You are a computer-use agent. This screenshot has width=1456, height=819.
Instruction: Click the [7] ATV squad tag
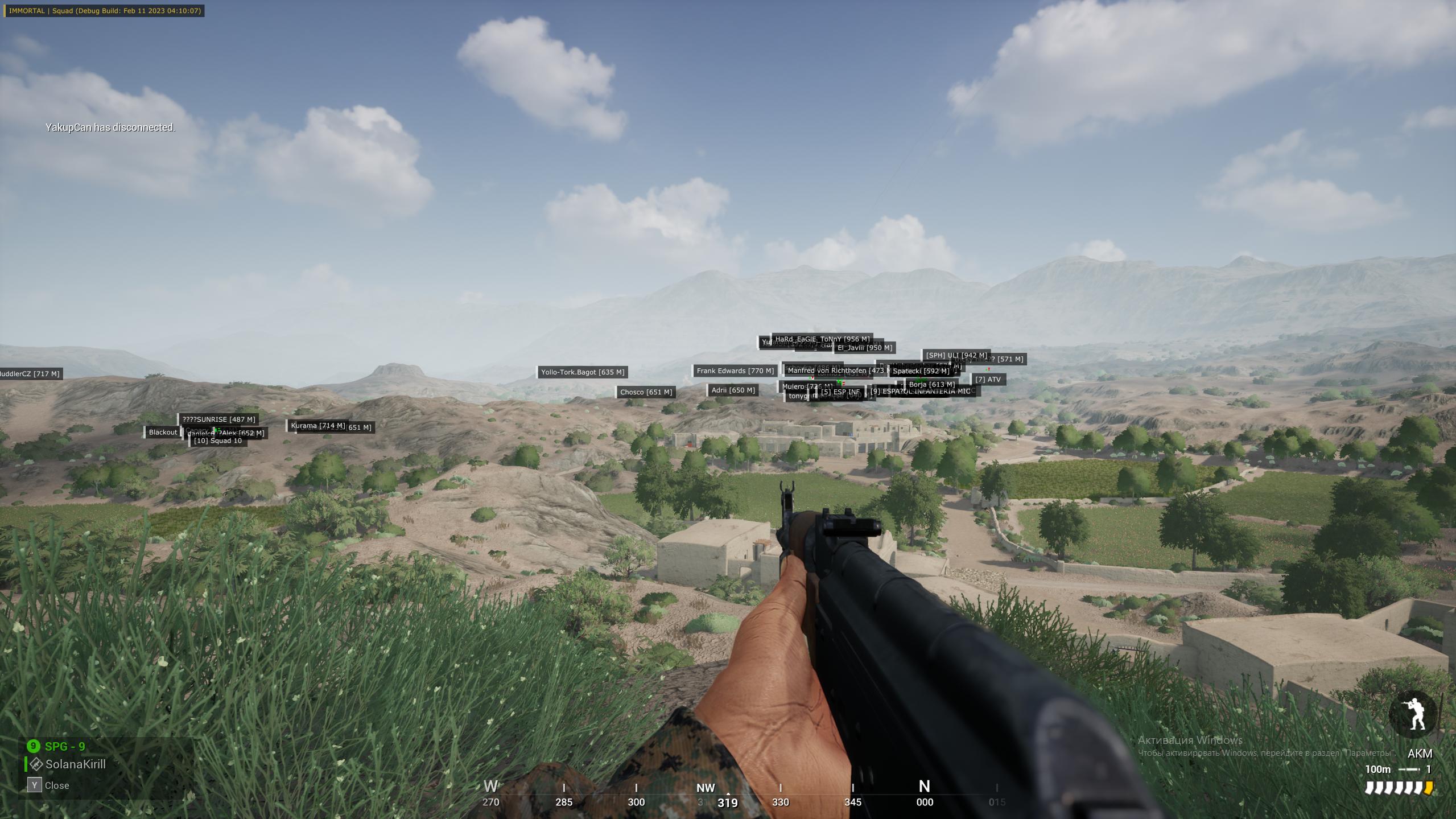pyautogui.click(x=987, y=380)
